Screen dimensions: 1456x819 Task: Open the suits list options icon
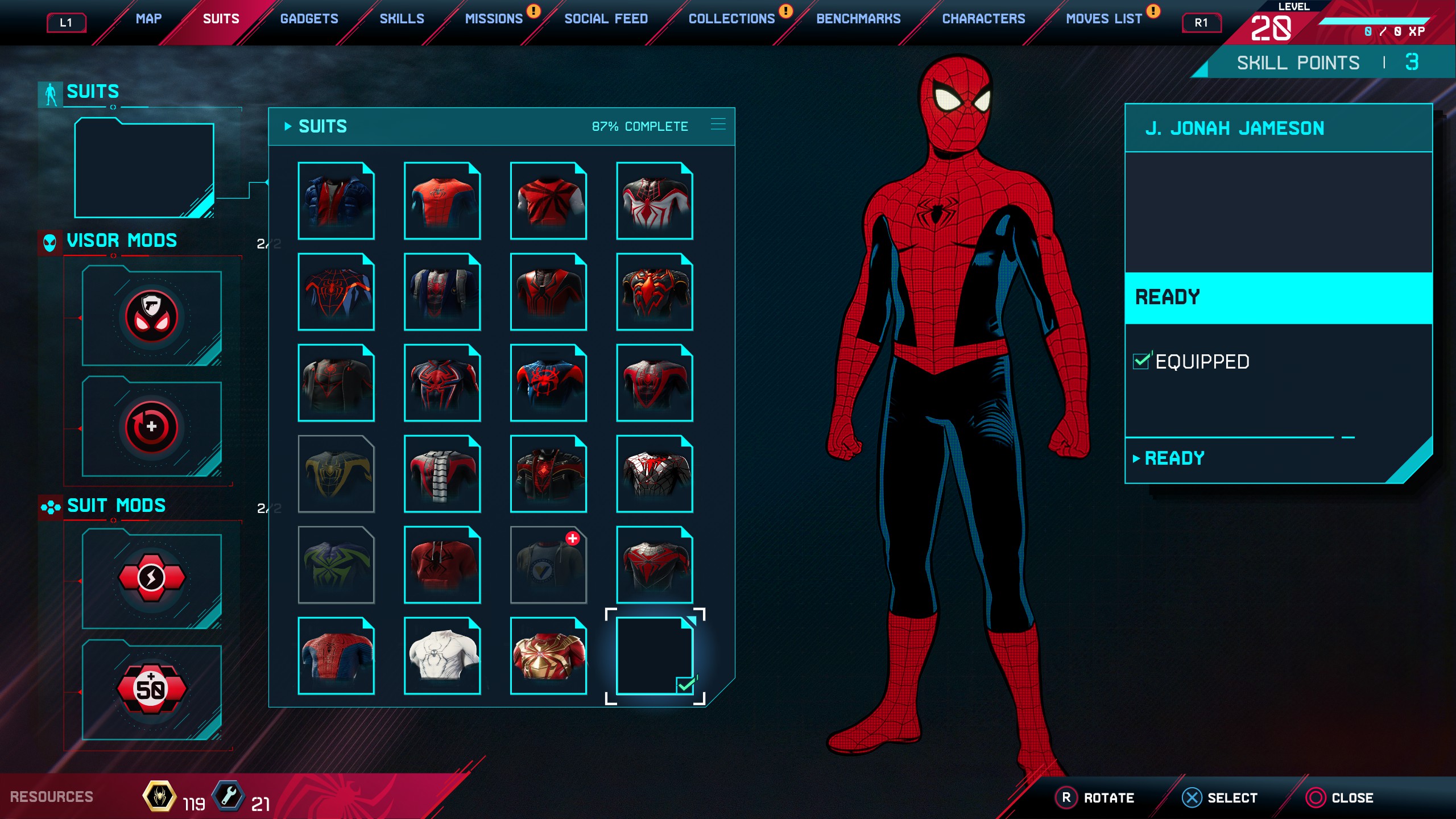[x=718, y=125]
